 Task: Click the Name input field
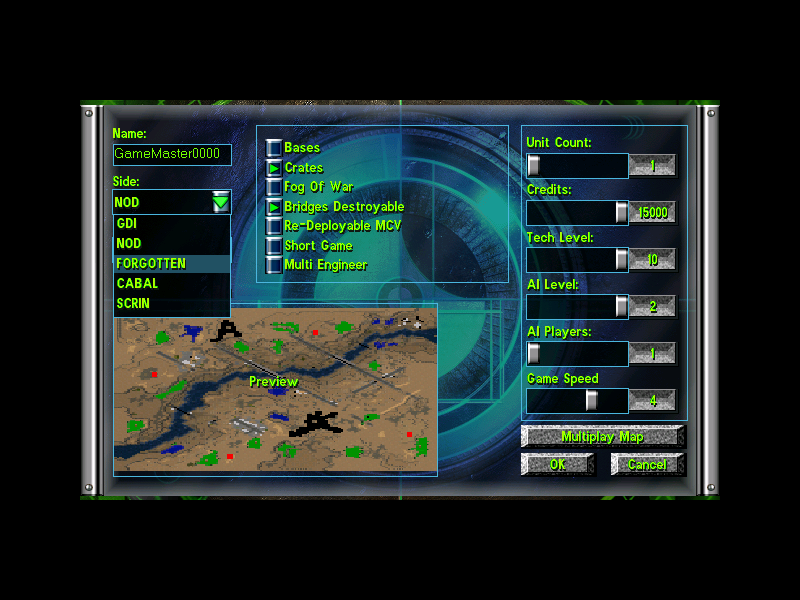point(172,155)
